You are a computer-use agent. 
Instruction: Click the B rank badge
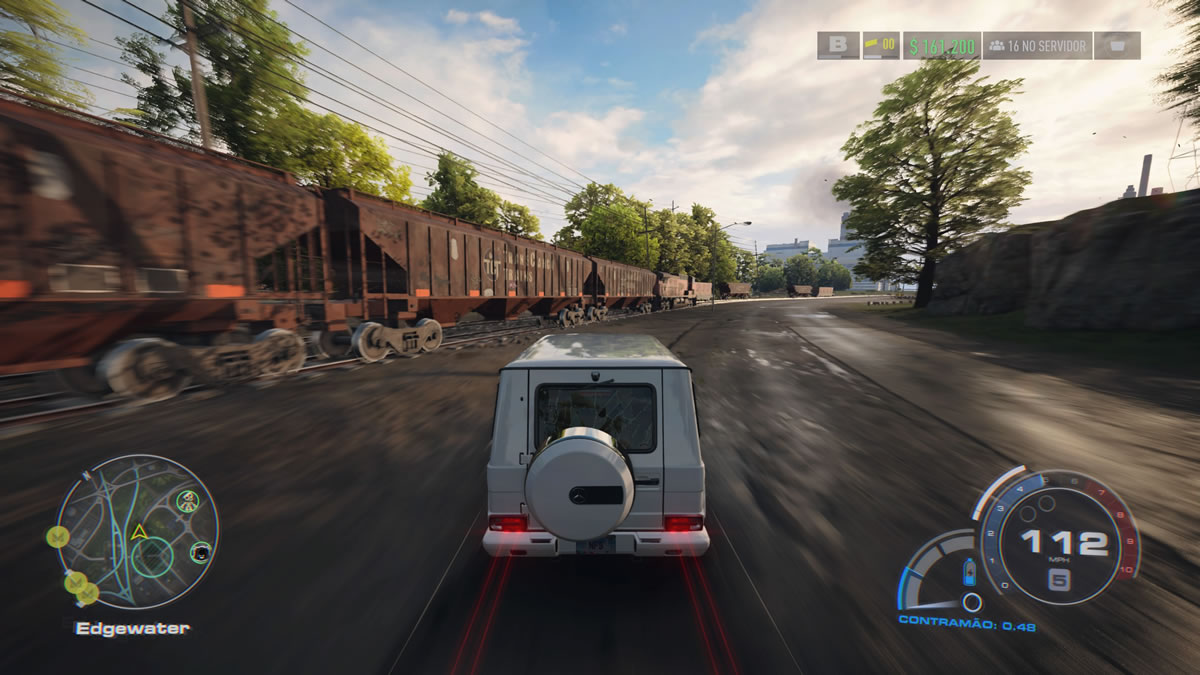tap(838, 46)
